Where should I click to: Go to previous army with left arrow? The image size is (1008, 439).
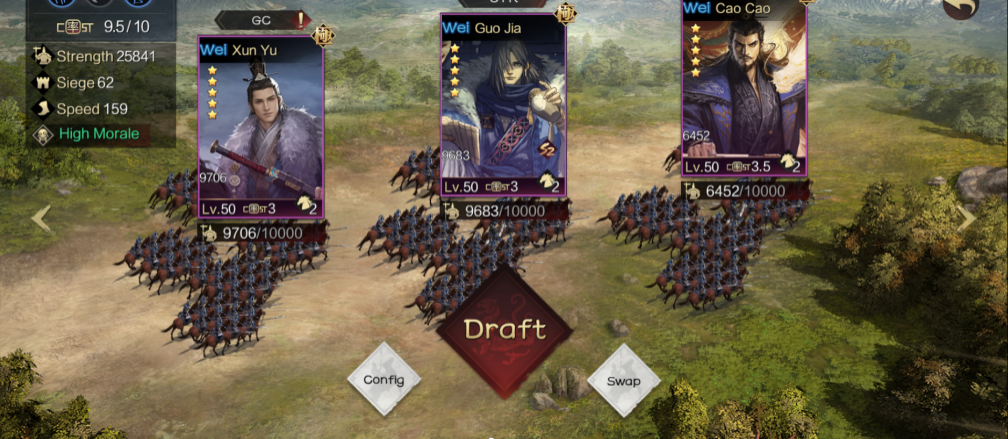pyautogui.click(x=41, y=219)
